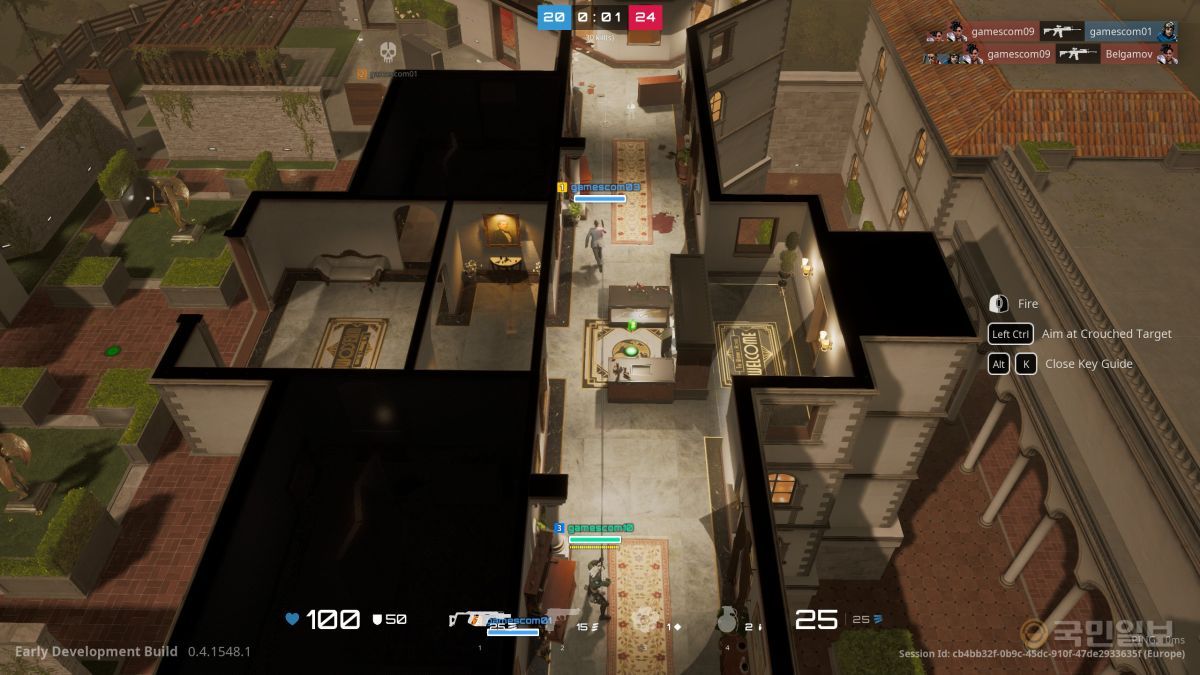The height and width of the screenshot is (675, 1200).
Task: Click the skull death marker icon
Action: [388, 51]
